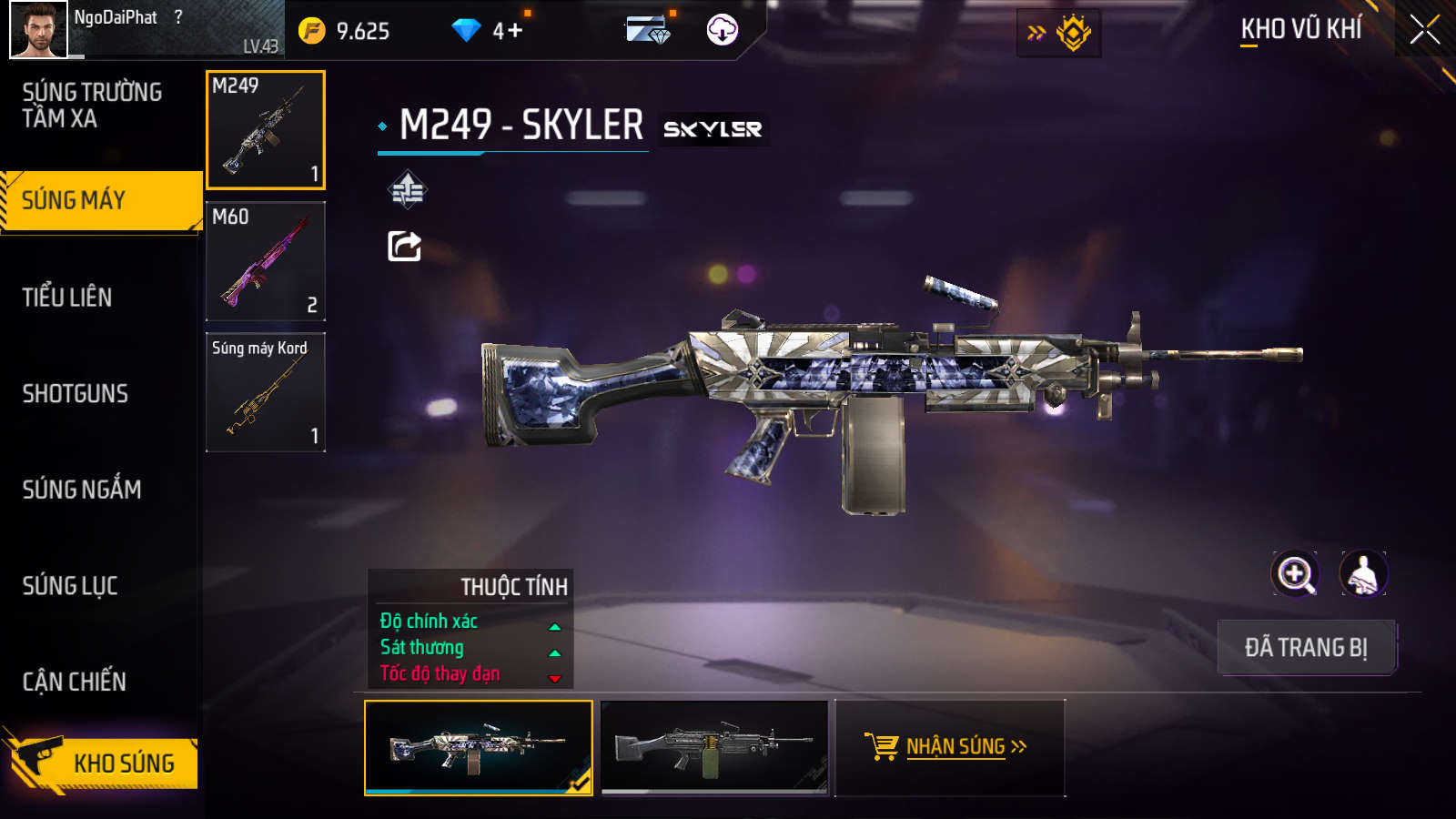Viewport: 1456px width, 819px height.
Task: Open the Súng Lục category
Action: [70, 586]
